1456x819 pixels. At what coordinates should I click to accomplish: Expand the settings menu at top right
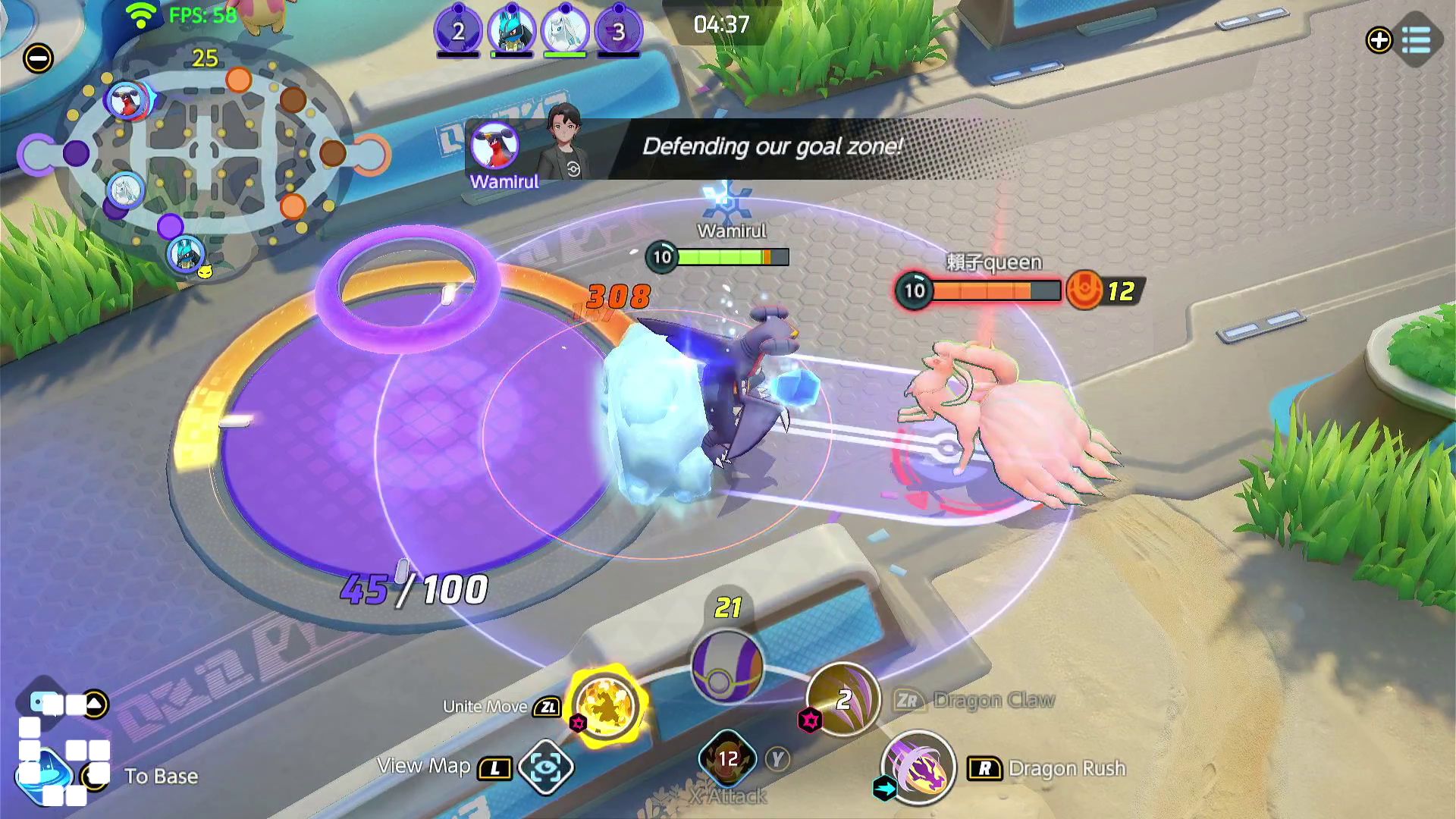(x=1417, y=39)
